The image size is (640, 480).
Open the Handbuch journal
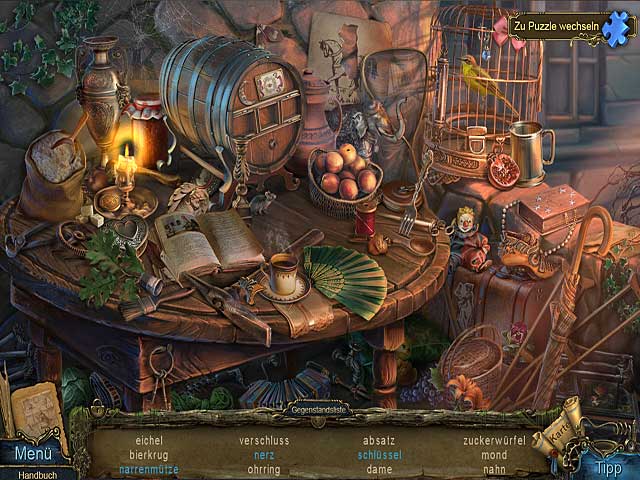point(28,473)
